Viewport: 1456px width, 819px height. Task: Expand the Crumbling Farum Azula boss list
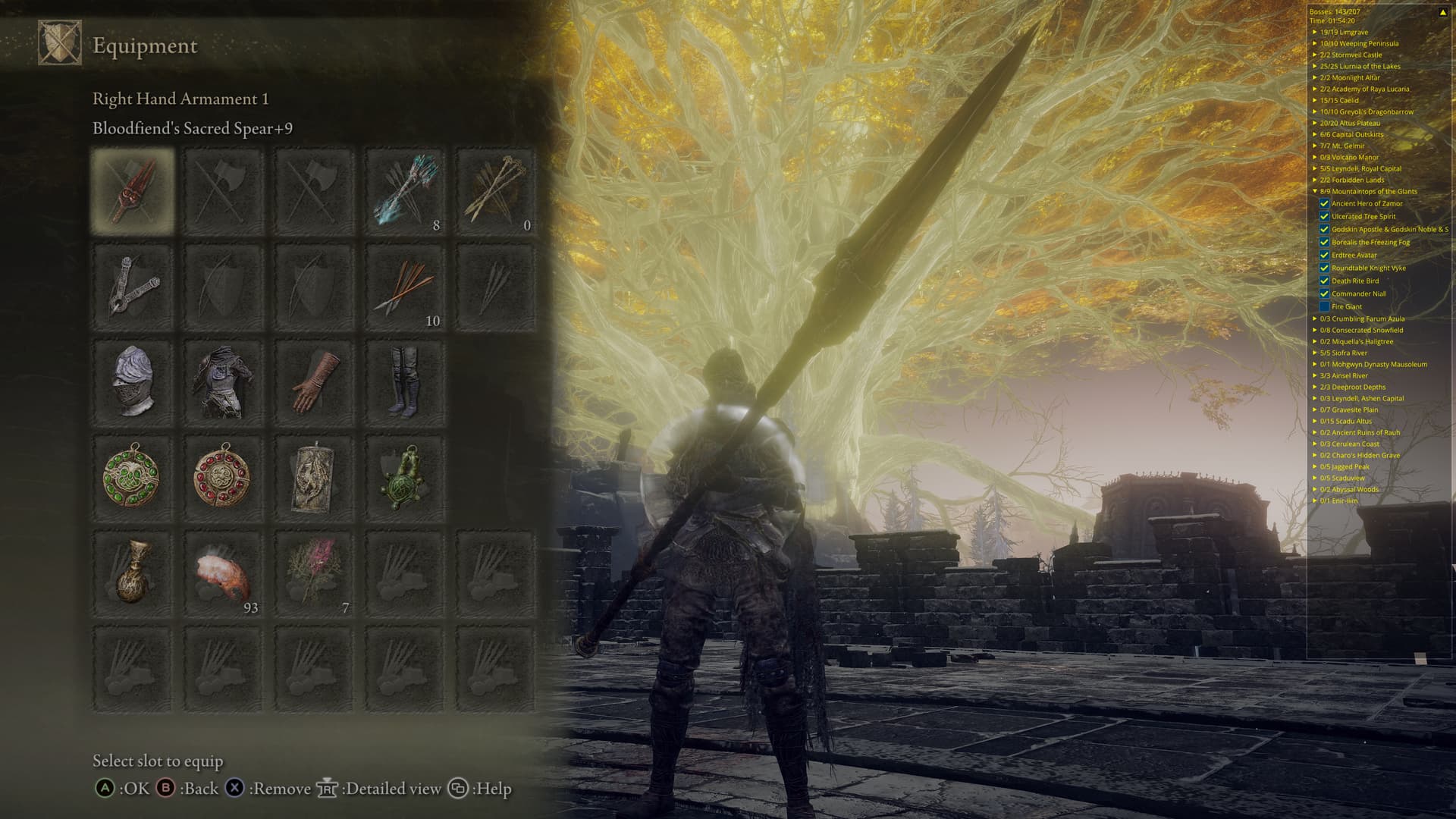pos(1315,318)
